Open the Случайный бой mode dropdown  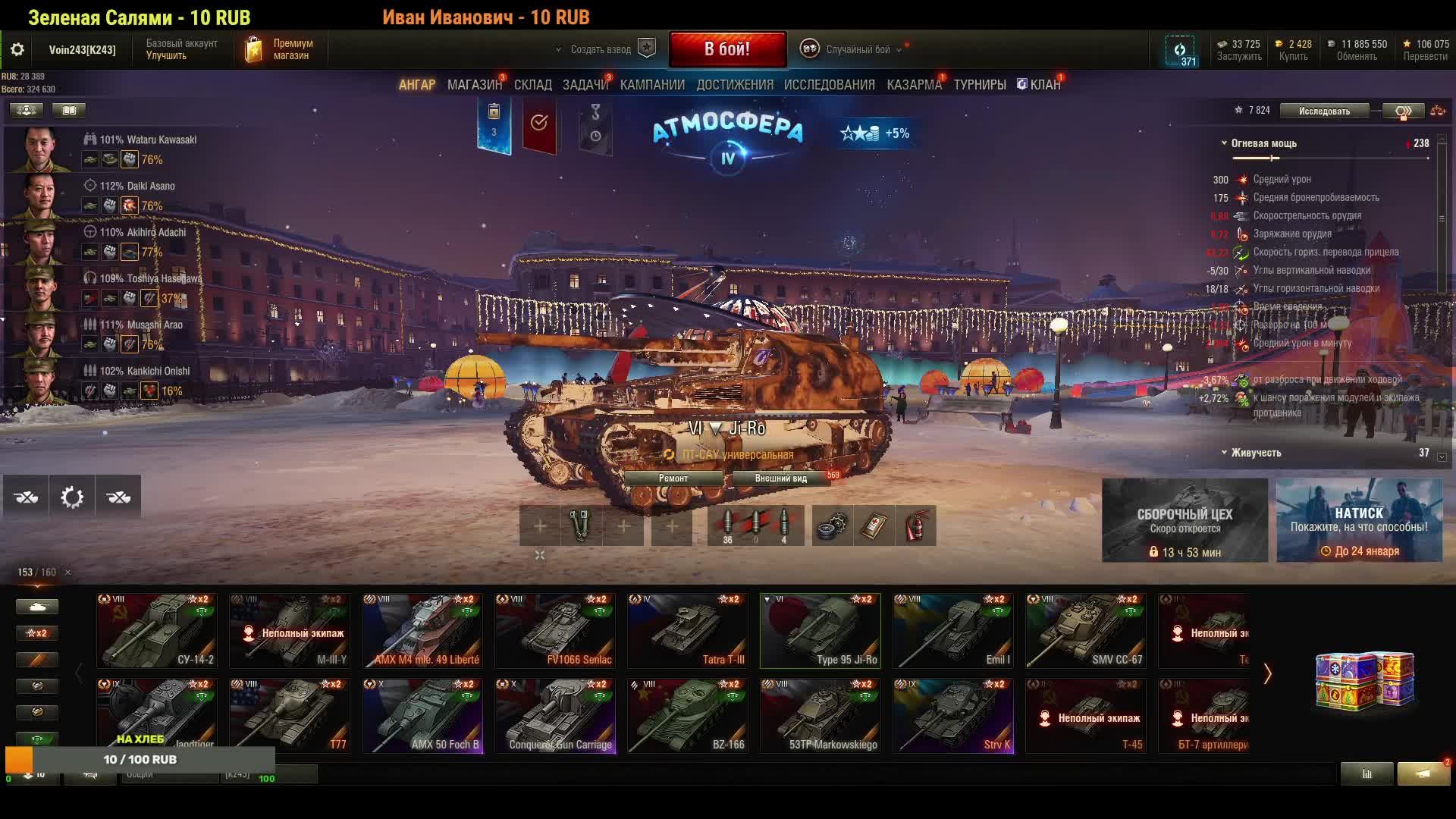coord(857,50)
